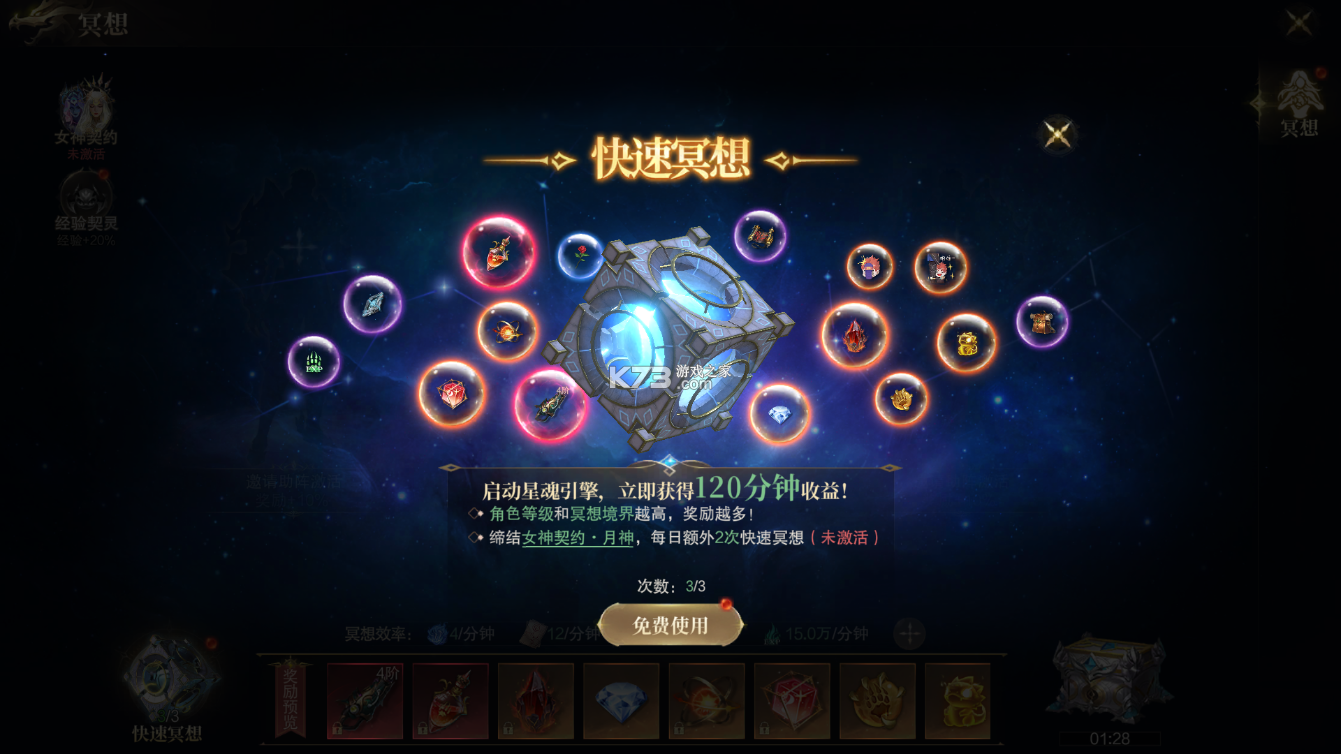Close the 快速冥想 popup with the X
Screen dimensions: 1341x754
(x=1058, y=133)
